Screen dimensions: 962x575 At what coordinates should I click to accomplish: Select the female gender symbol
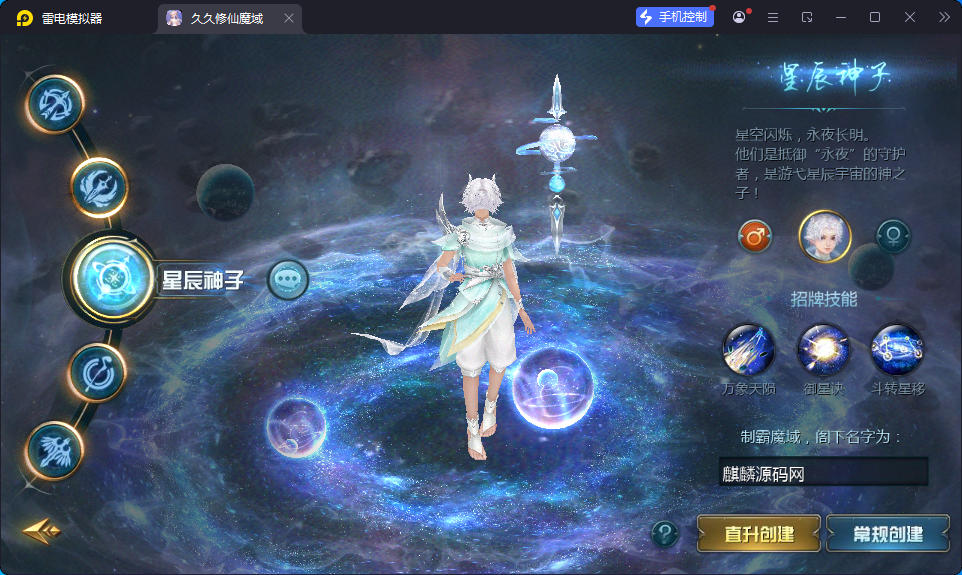tap(893, 237)
